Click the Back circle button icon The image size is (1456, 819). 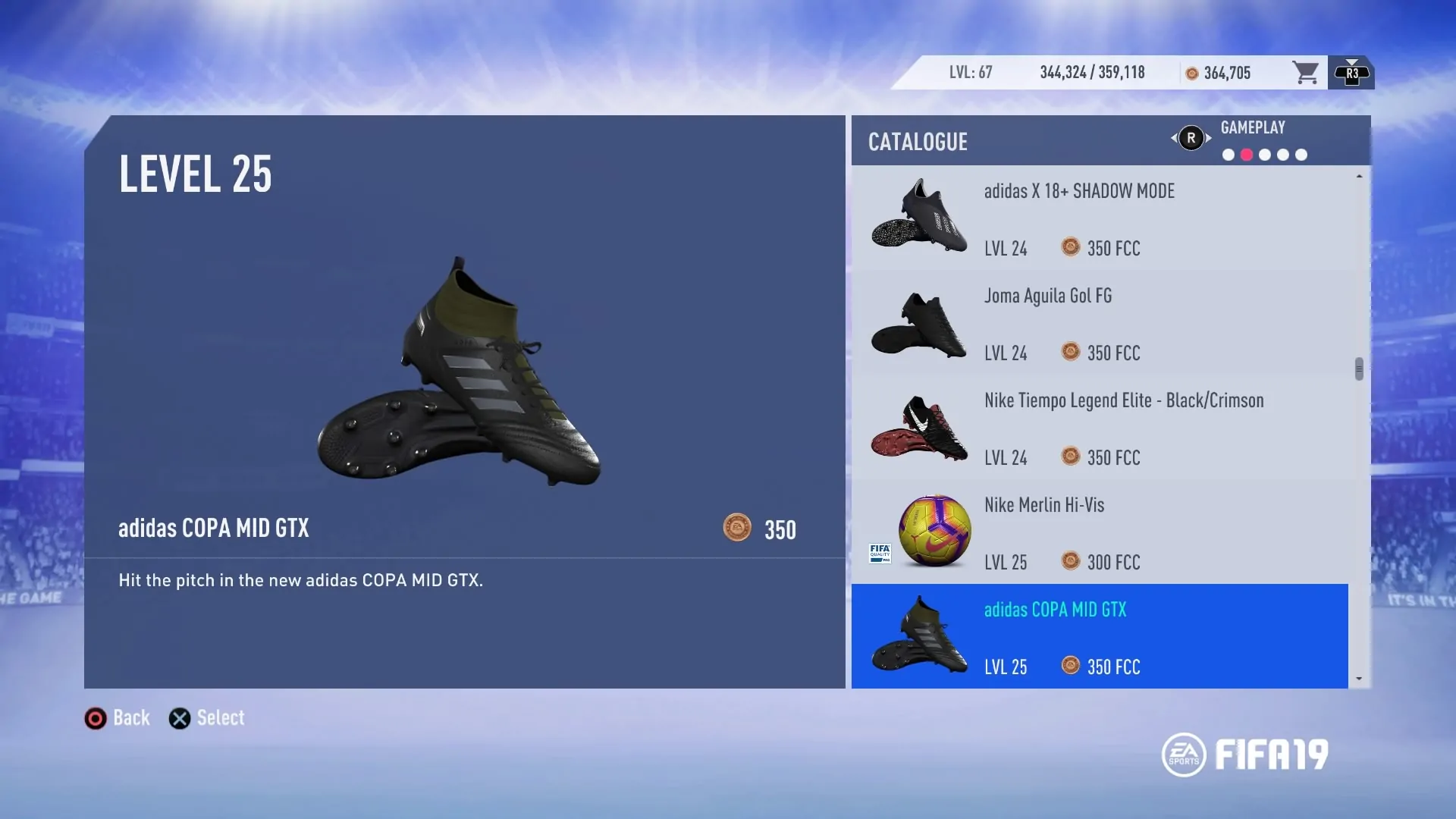coord(96,717)
